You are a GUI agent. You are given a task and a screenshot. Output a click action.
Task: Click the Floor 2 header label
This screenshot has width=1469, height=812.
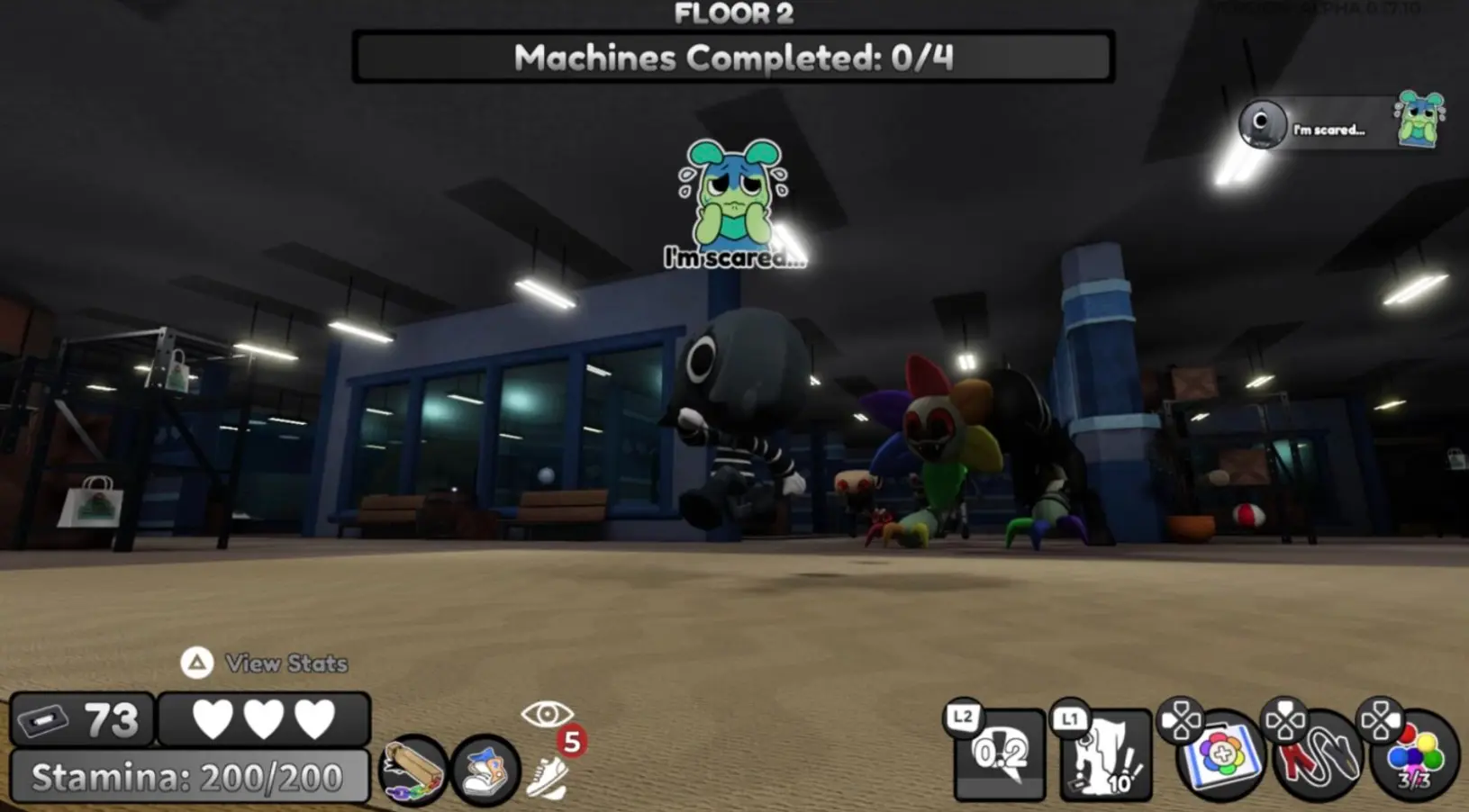point(732,14)
